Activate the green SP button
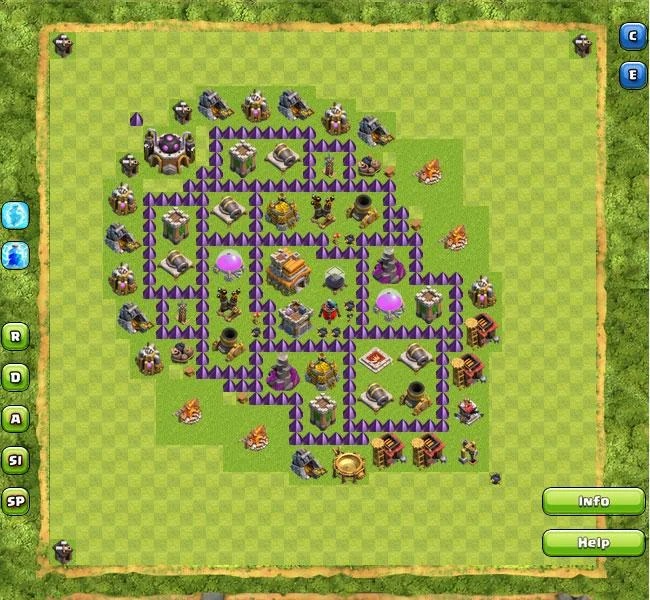This screenshot has height=600, width=650. click(x=15, y=502)
